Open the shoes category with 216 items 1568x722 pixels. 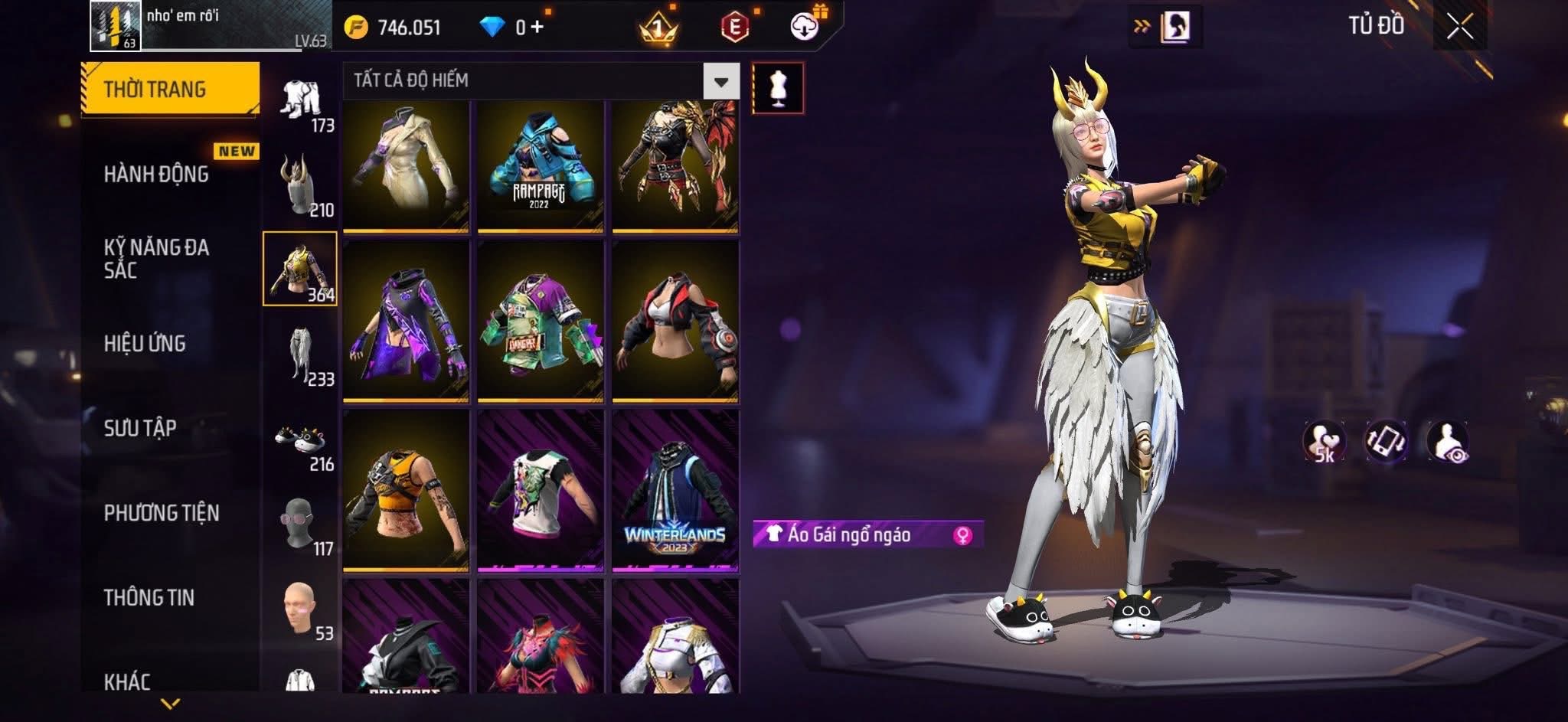(x=301, y=440)
